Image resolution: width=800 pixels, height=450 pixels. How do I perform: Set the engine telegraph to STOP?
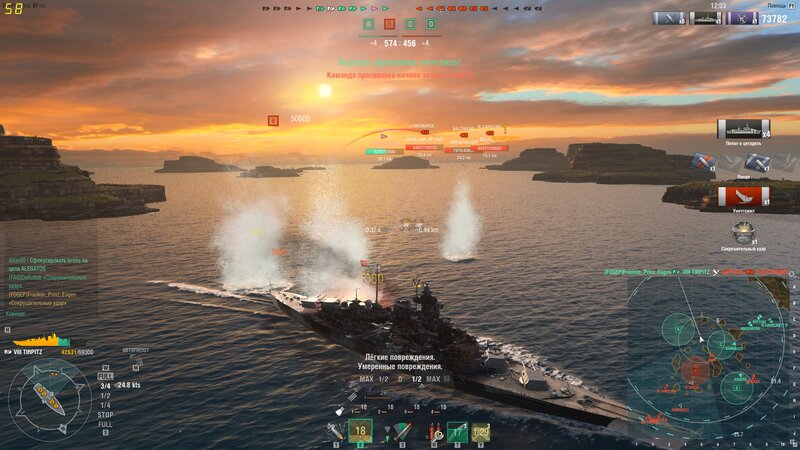click(x=105, y=414)
